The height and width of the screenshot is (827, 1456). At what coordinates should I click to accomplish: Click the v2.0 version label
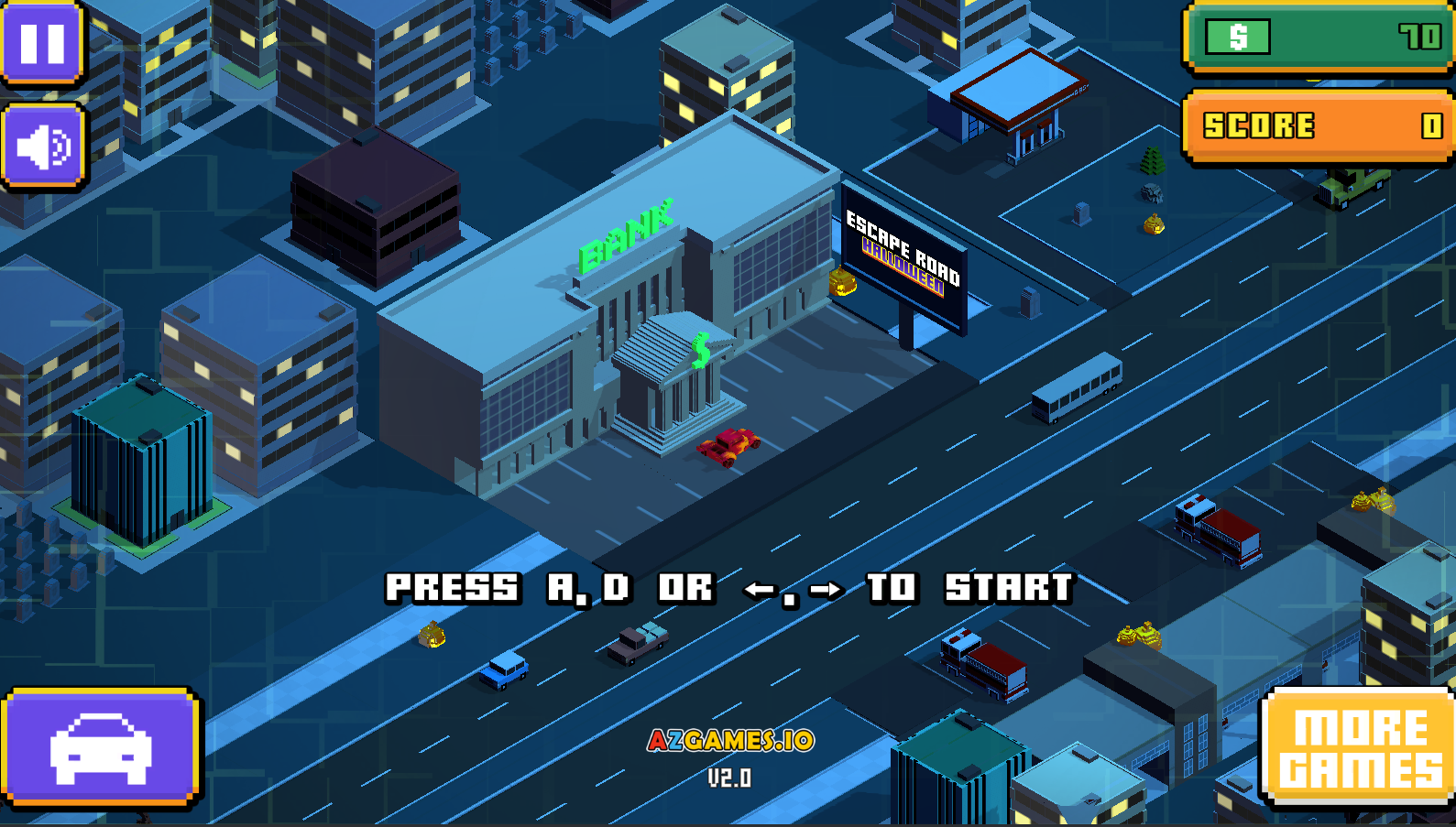tap(730, 778)
